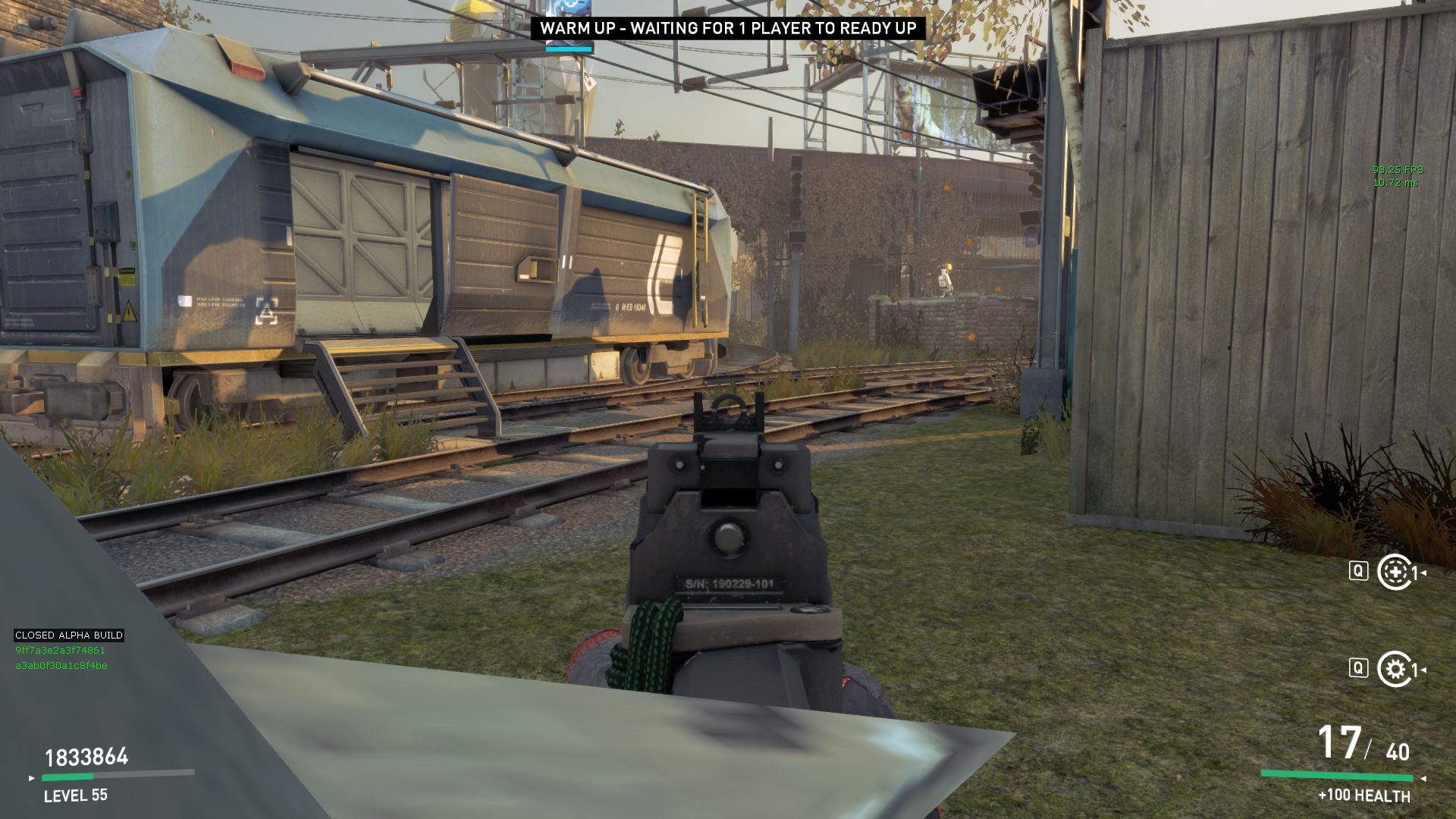
Task: Select the gear ability icon
Action: pyautogui.click(x=1394, y=669)
